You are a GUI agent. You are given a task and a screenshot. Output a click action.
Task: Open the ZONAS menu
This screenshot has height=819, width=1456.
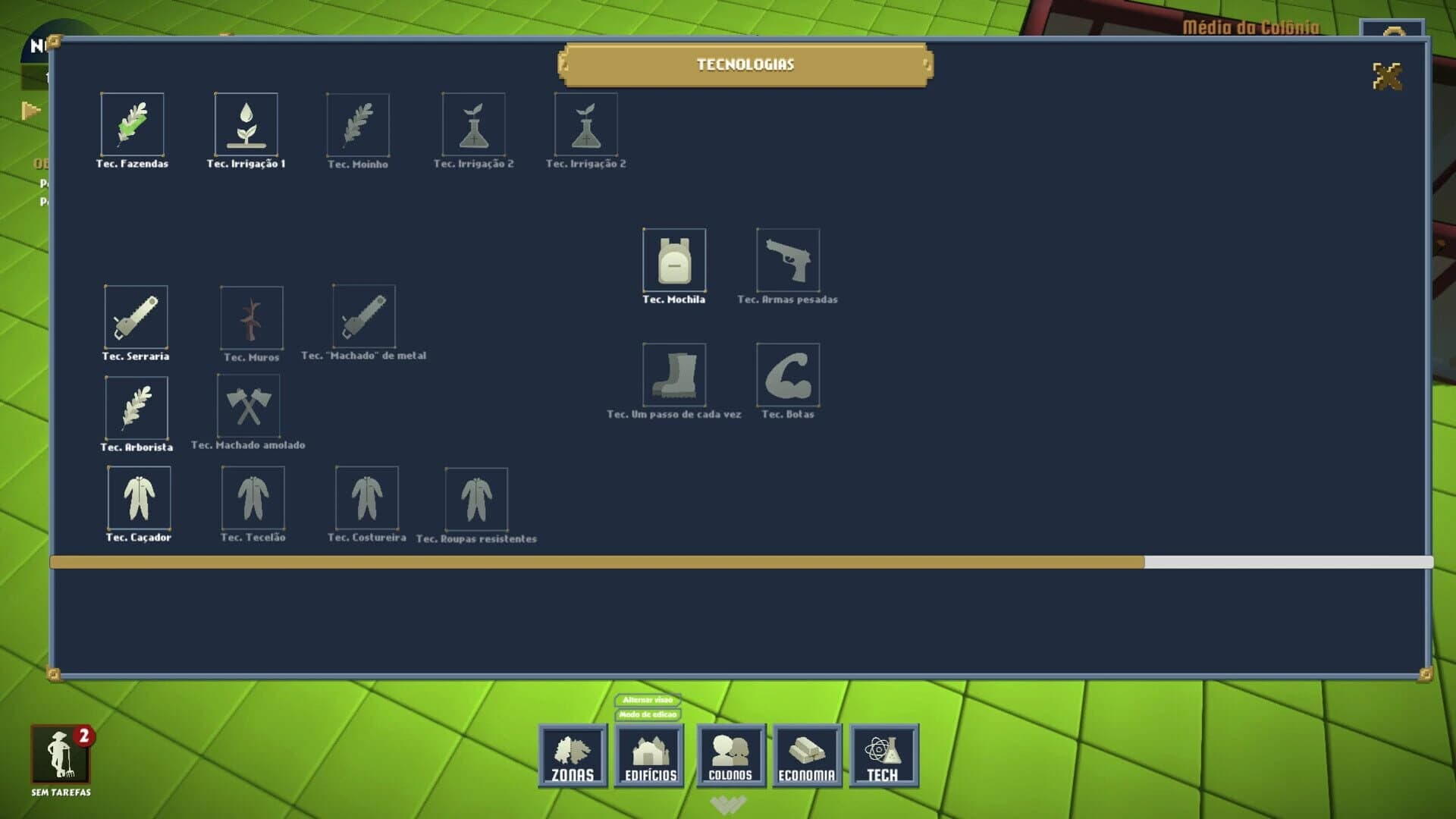pos(572,756)
